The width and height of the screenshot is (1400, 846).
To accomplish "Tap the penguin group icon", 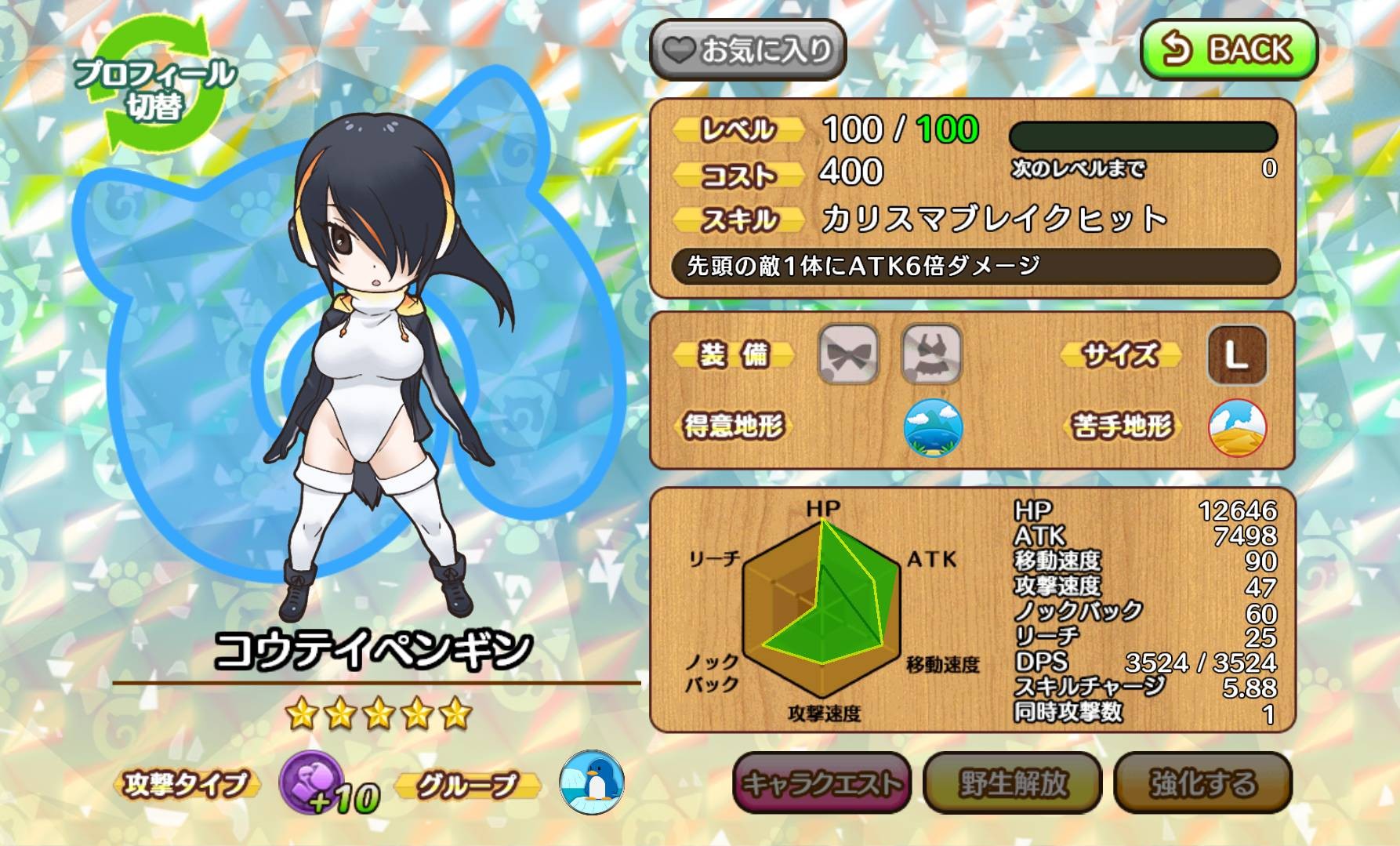I will click(592, 782).
